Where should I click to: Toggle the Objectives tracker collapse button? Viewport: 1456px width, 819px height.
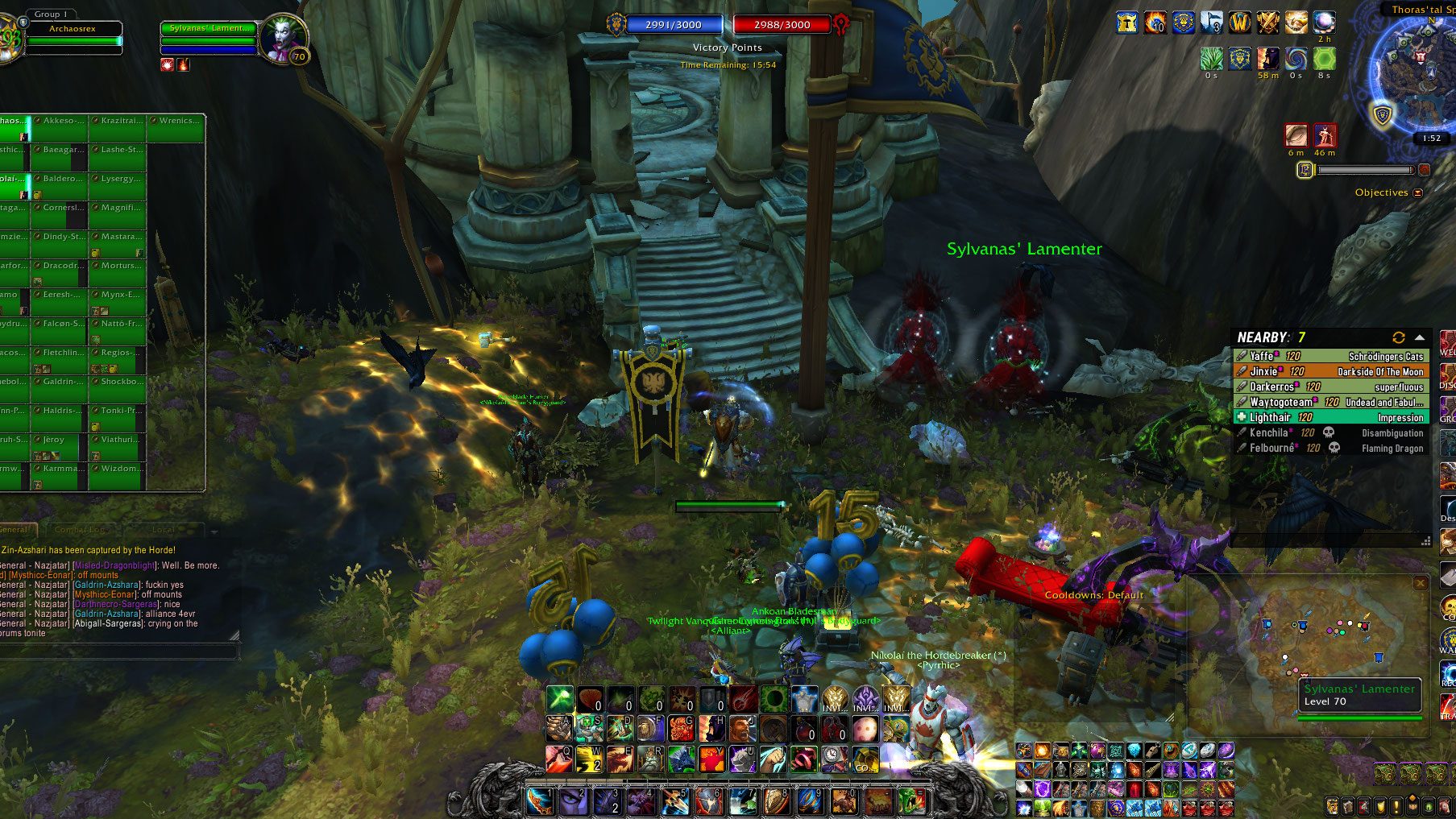click(x=1418, y=192)
